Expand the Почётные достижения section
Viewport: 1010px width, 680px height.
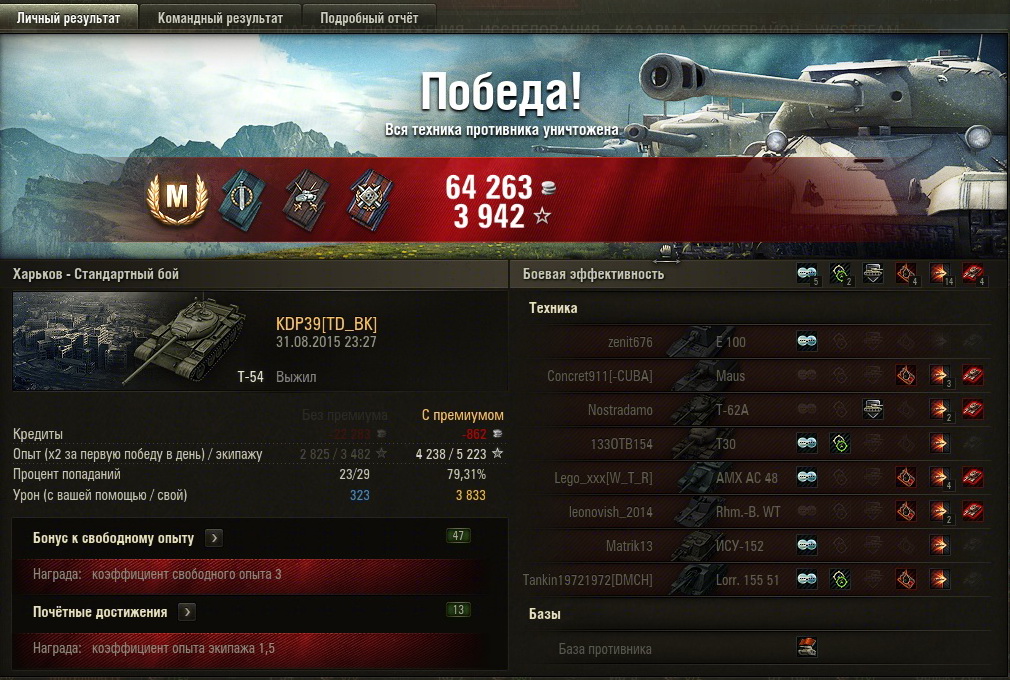pyautogui.click(x=187, y=612)
